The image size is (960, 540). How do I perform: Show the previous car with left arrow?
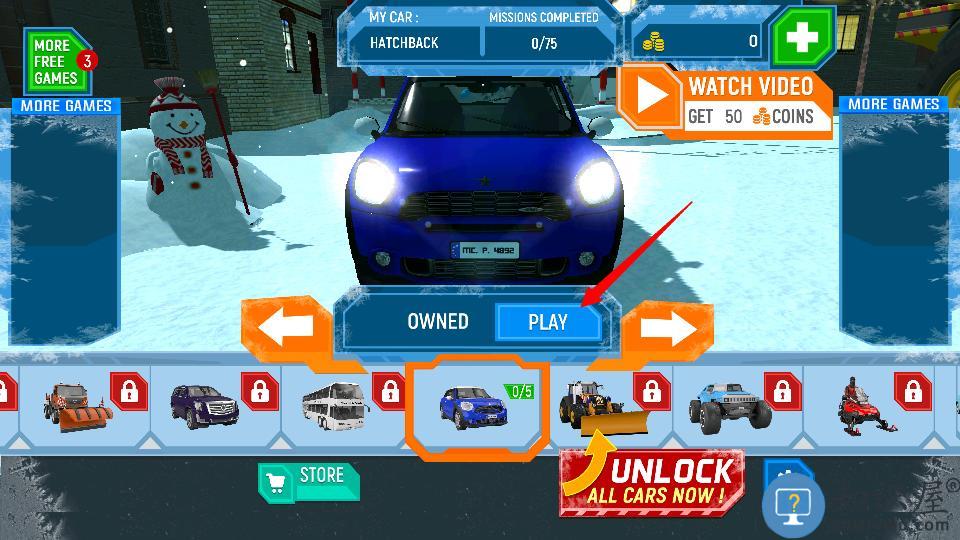click(x=287, y=327)
